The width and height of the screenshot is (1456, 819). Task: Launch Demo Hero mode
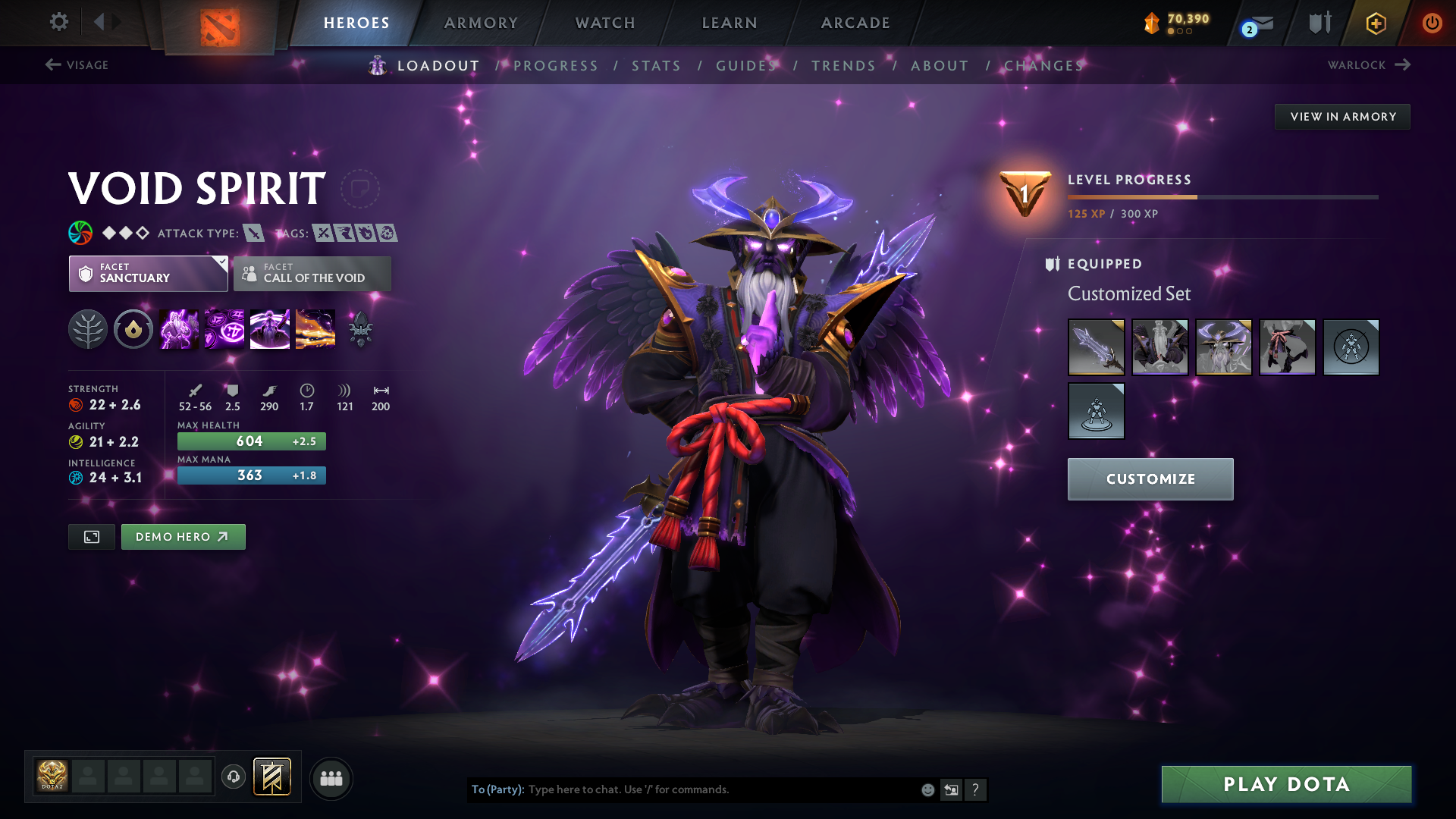pos(183,537)
